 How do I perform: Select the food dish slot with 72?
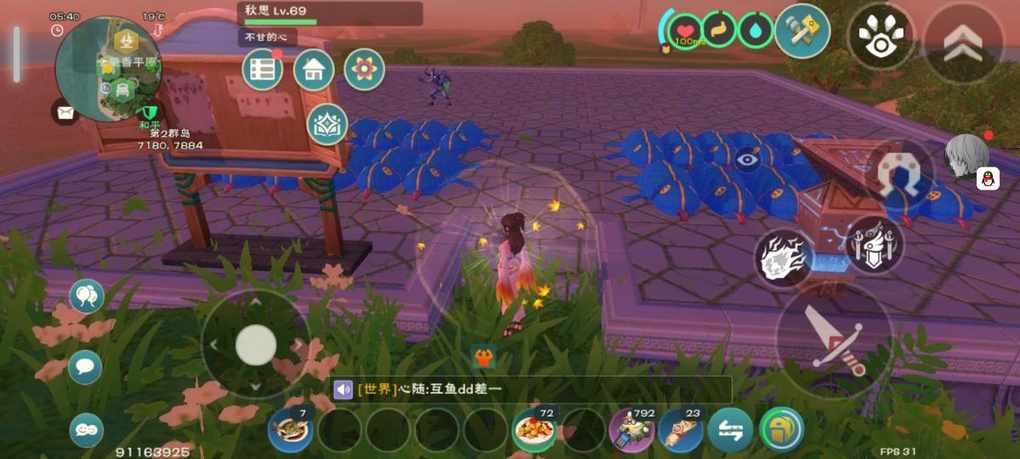[x=535, y=431]
